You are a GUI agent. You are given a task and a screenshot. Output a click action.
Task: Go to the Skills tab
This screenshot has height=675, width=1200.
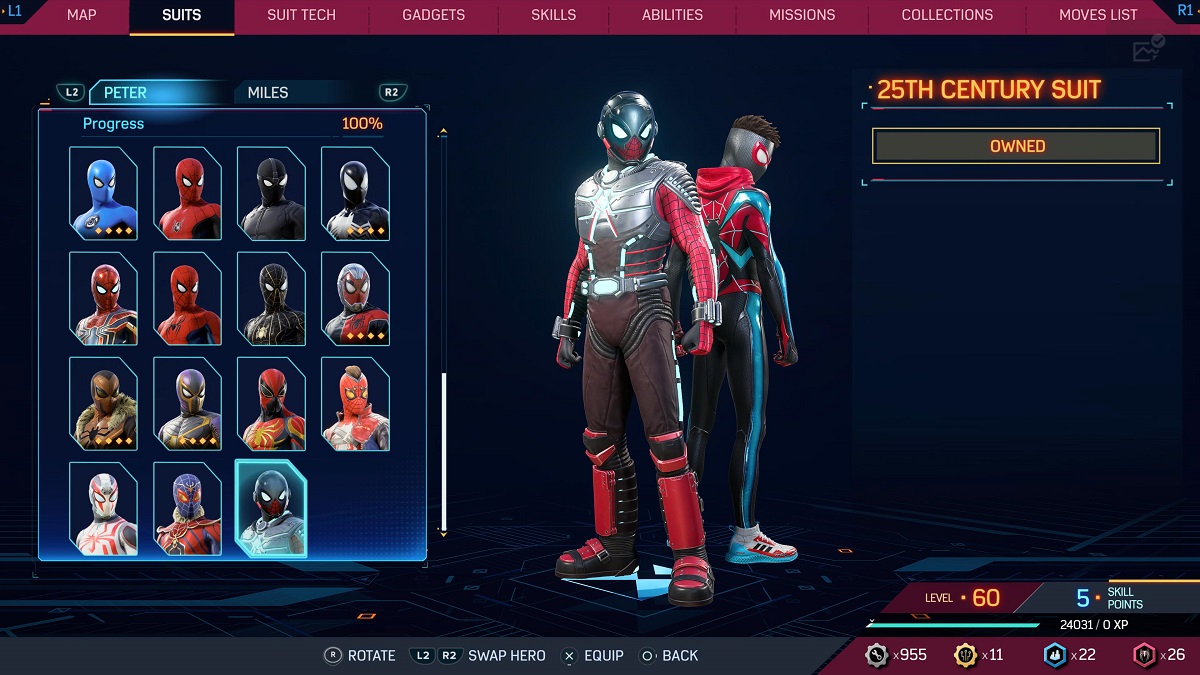pyautogui.click(x=553, y=15)
